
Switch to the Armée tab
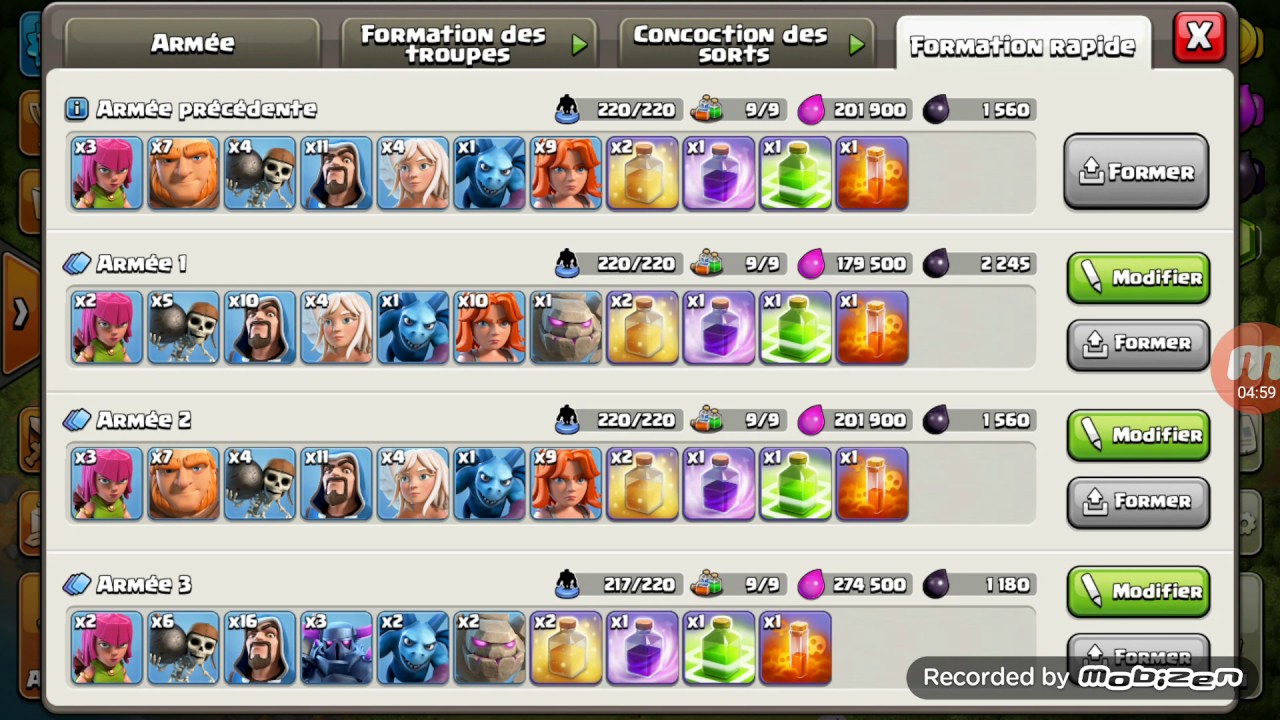192,42
